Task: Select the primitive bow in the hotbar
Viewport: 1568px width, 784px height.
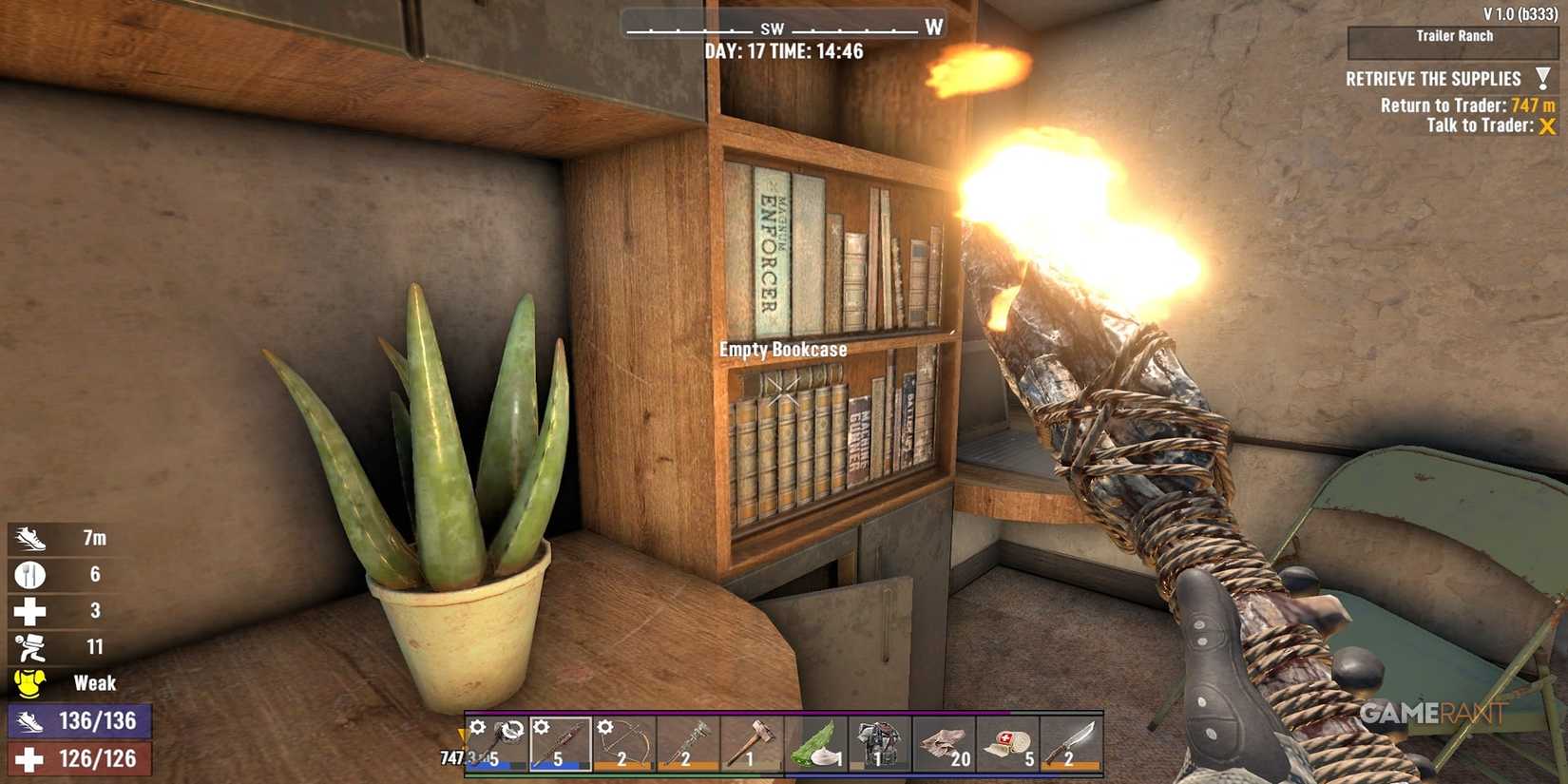Action: (622, 746)
